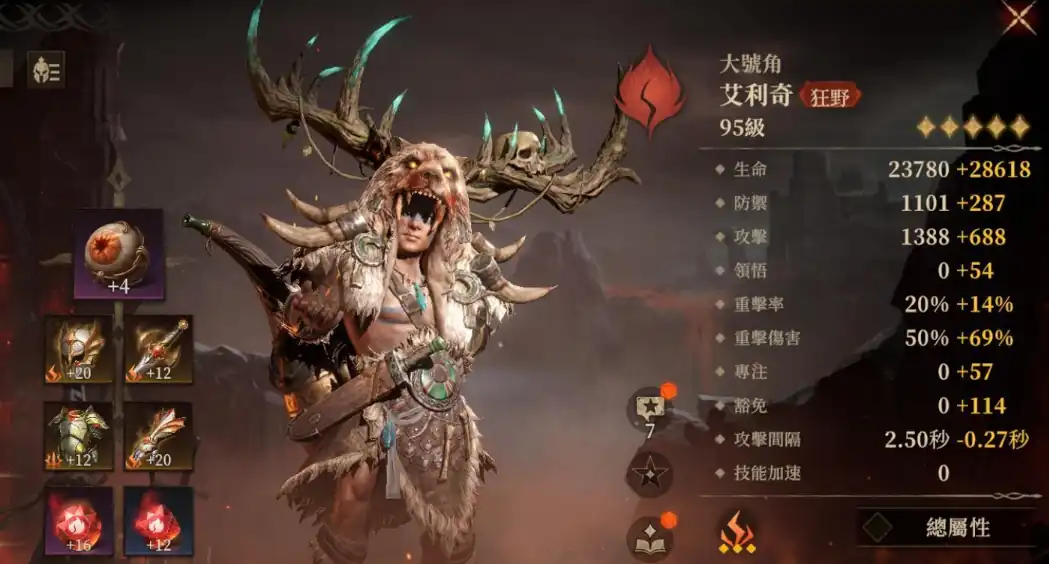Select the dagger weapon slot +12
Image resolution: width=1049 pixels, height=564 pixels.
click(158, 350)
